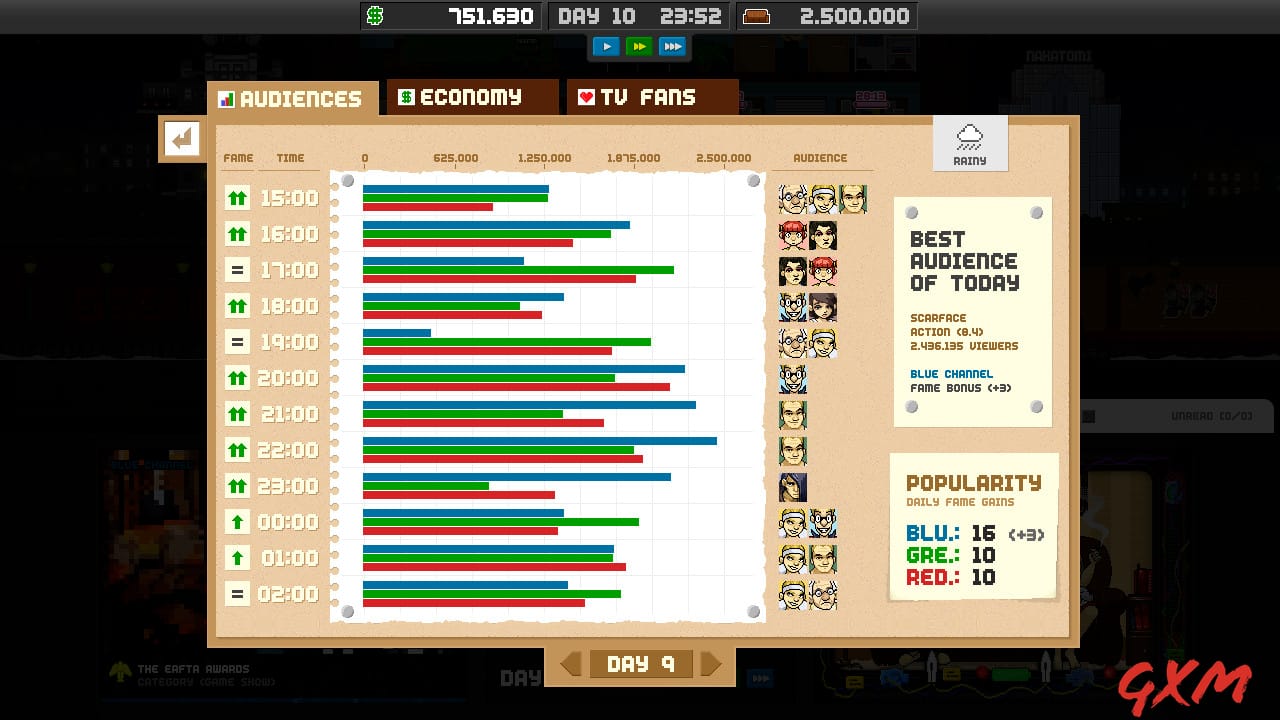Click the equals fame indicator beside 17:00
Screen dimensions: 1280x720
pos(237,269)
